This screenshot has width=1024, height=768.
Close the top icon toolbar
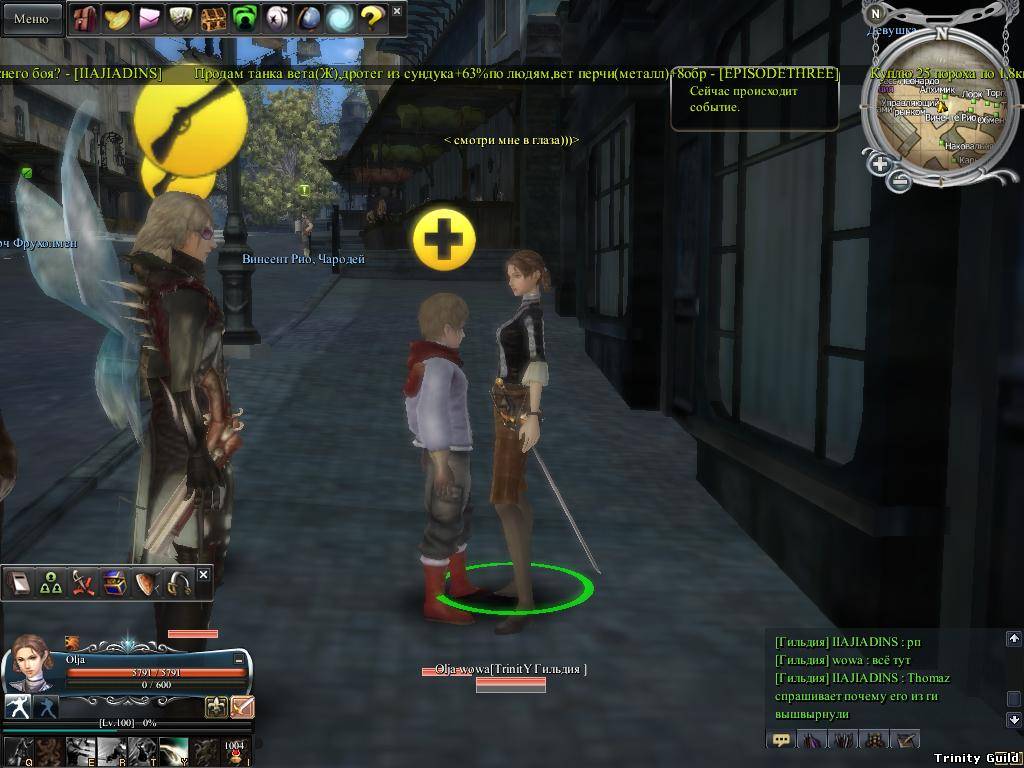[x=397, y=11]
